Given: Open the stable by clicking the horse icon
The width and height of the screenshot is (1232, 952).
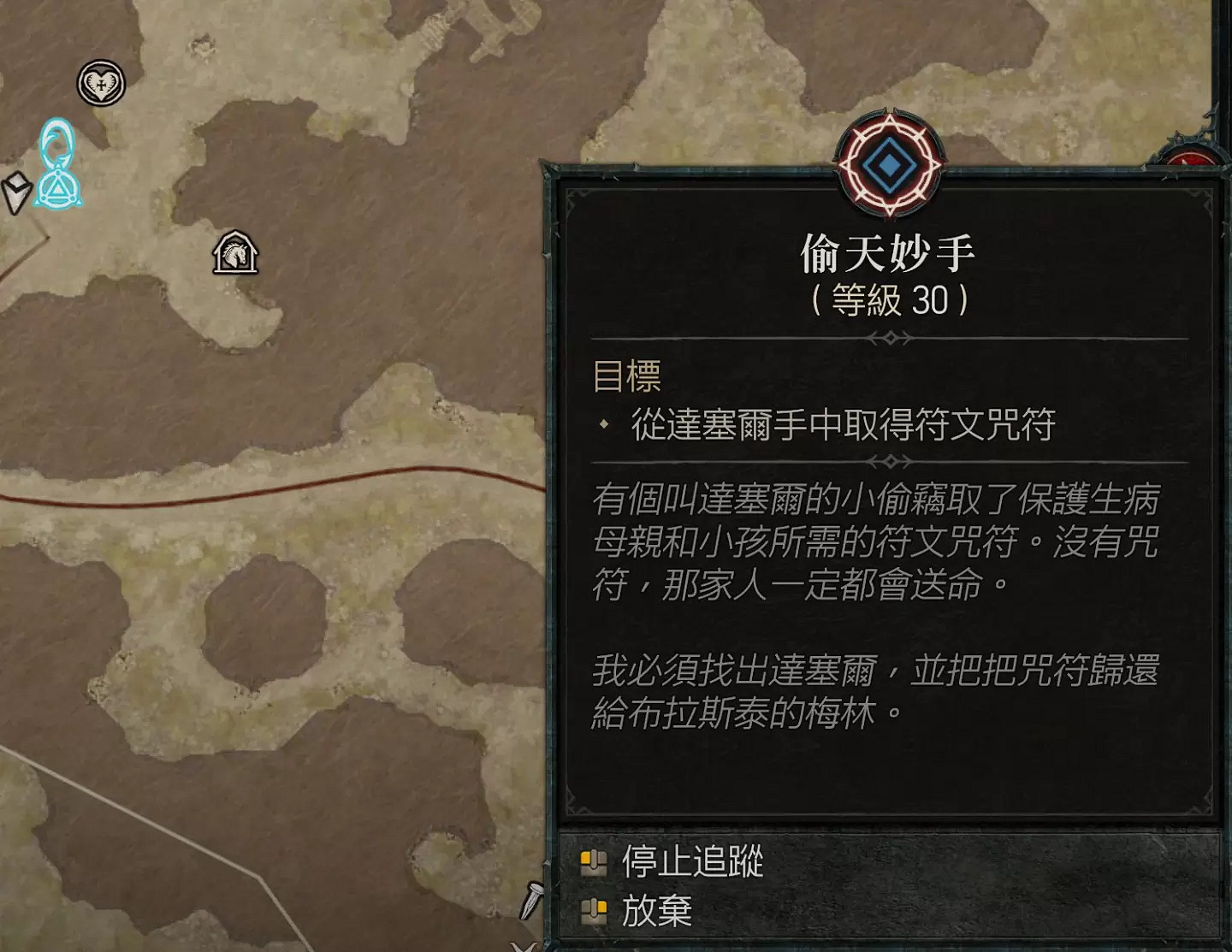Looking at the screenshot, I should [x=234, y=251].
